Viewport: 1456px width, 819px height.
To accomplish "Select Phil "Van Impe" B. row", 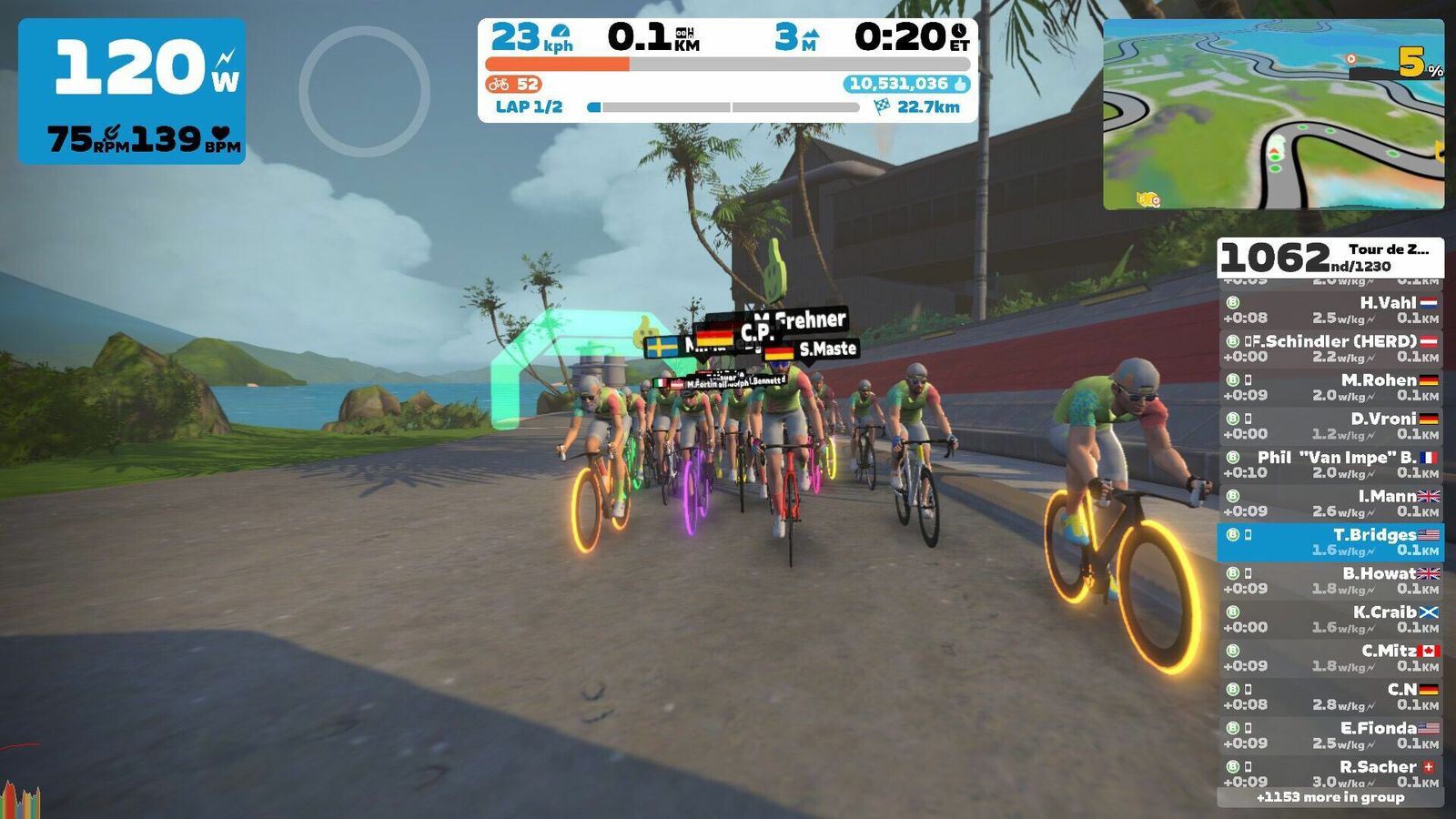I will point(1330,465).
